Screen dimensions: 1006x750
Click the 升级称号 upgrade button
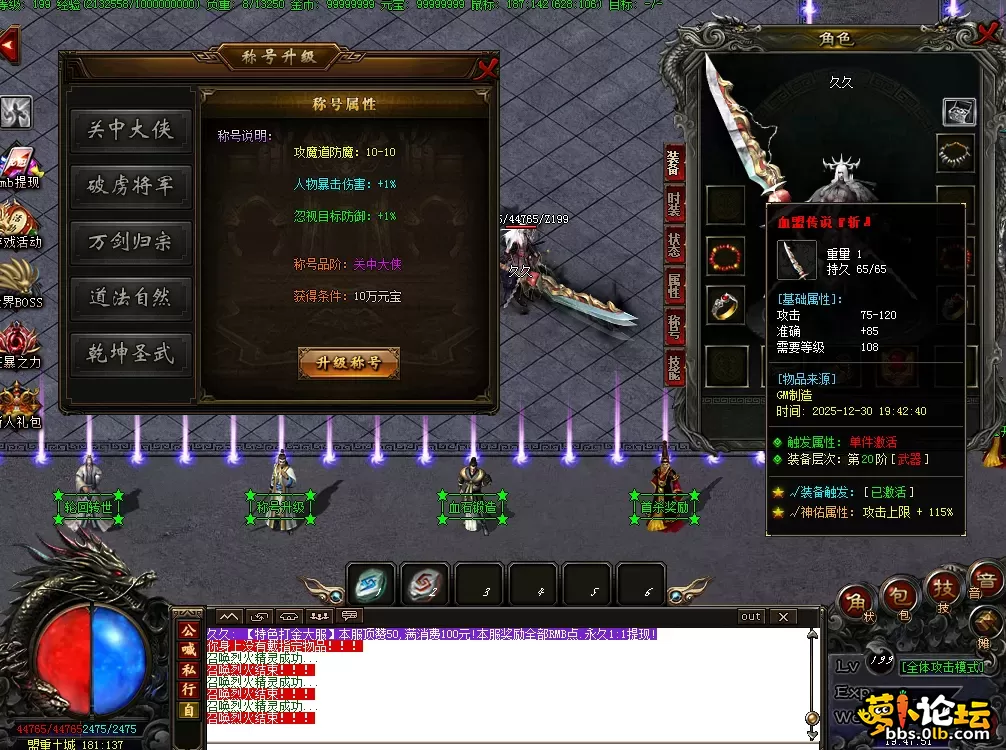(348, 363)
